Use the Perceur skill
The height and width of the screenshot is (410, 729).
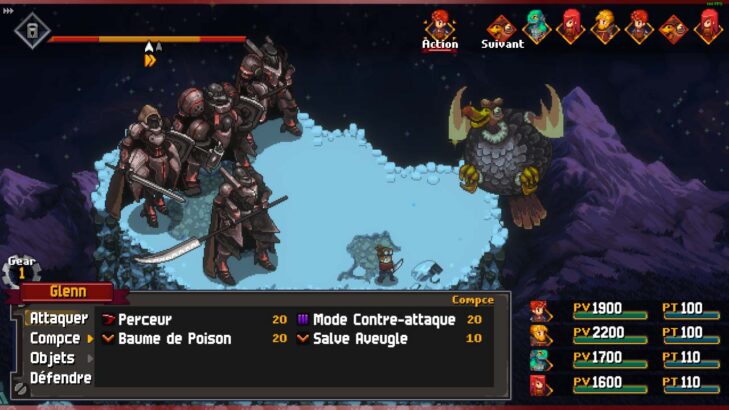point(145,320)
